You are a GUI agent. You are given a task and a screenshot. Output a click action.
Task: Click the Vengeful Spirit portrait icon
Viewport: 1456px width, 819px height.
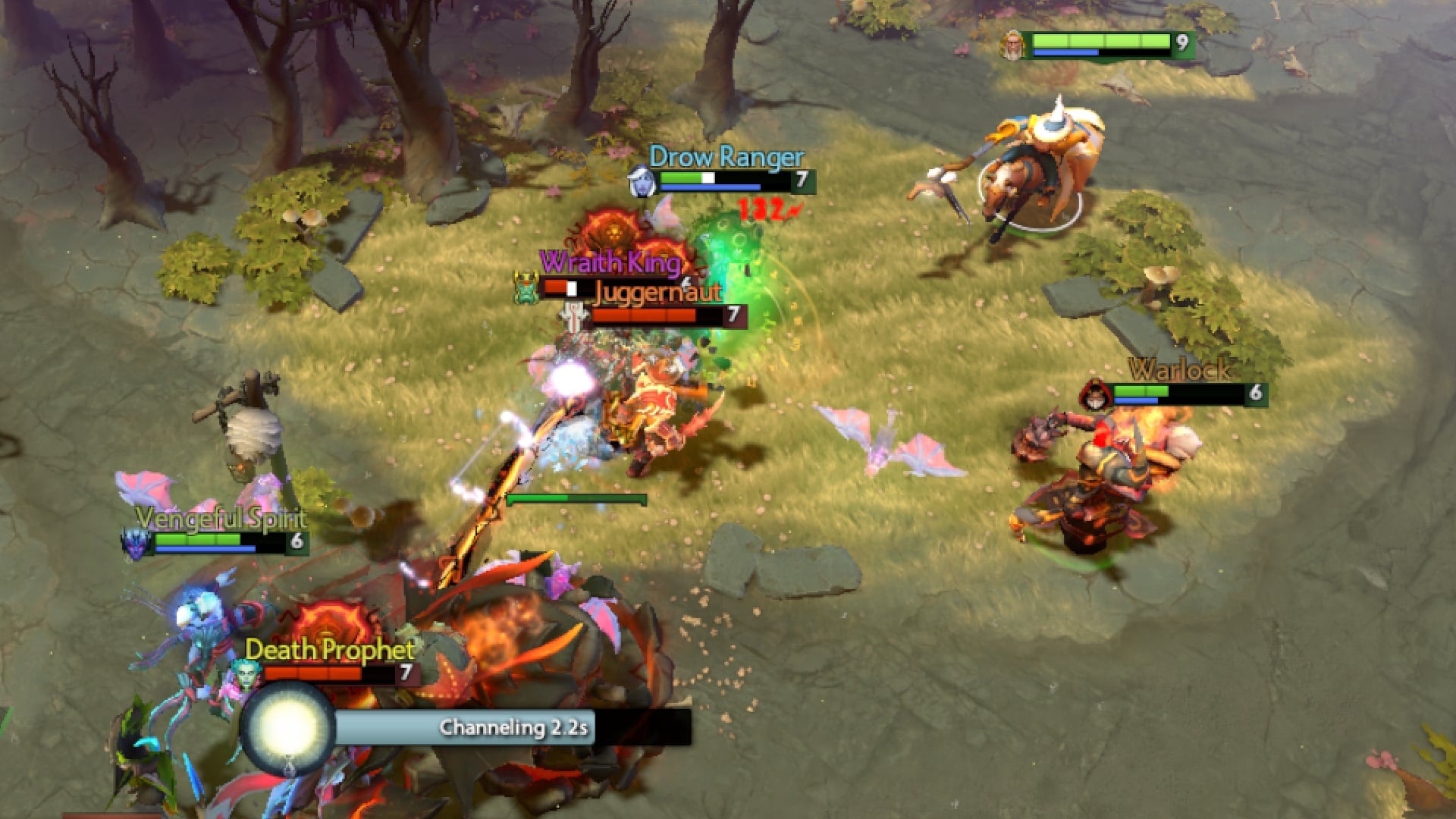[x=134, y=544]
